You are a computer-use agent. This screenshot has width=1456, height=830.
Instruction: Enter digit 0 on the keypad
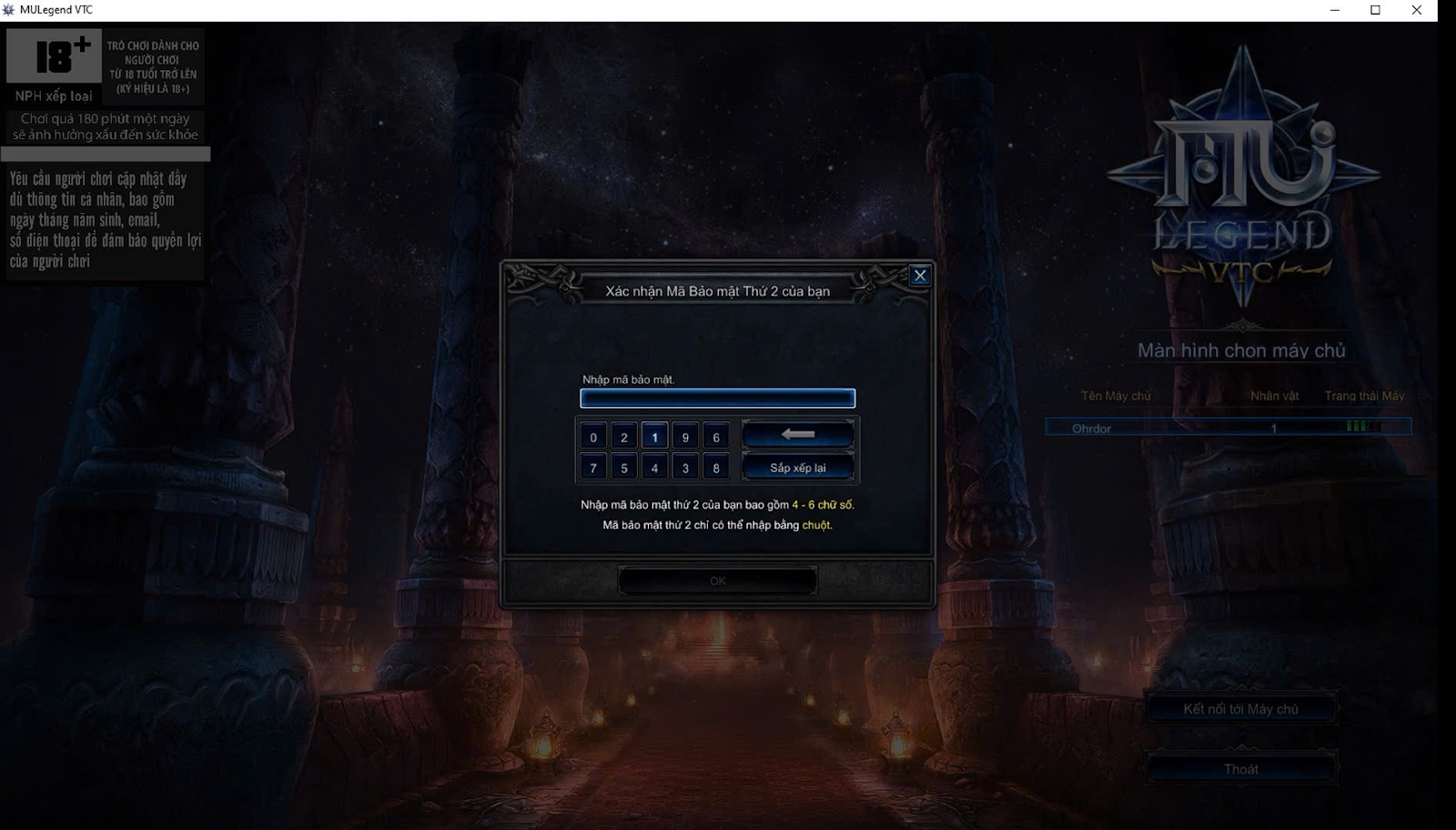click(593, 438)
